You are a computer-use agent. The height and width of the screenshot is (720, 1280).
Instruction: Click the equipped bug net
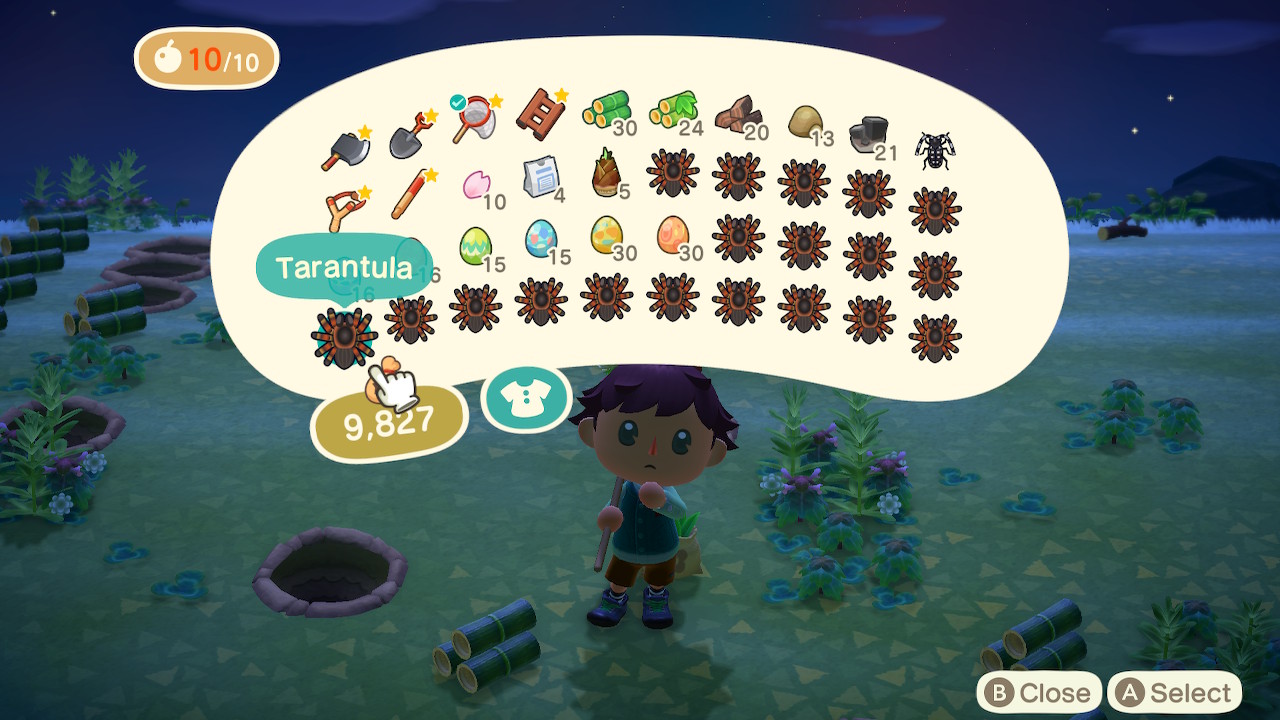coord(475,120)
